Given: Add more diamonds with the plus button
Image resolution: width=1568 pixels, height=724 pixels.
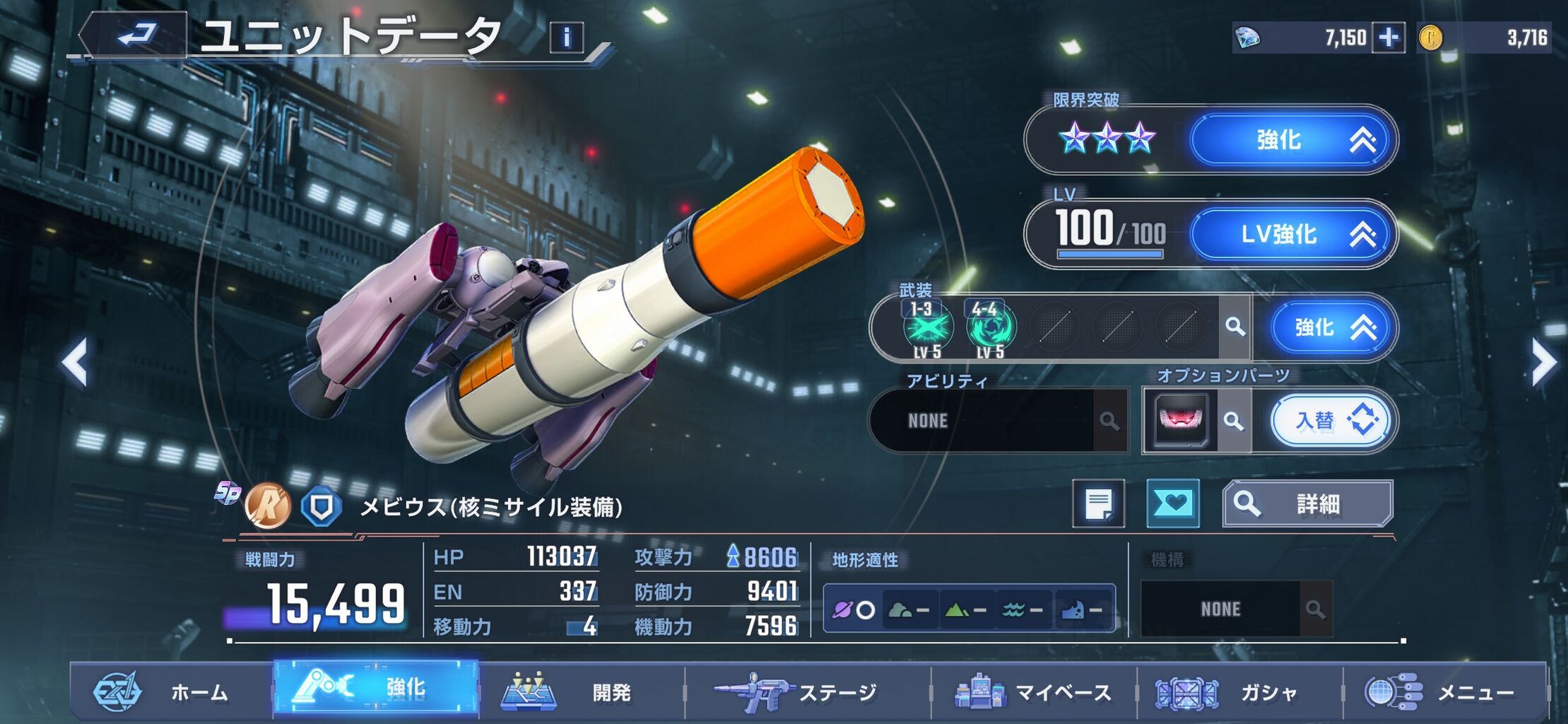Looking at the screenshot, I should [x=1388, y=37].
